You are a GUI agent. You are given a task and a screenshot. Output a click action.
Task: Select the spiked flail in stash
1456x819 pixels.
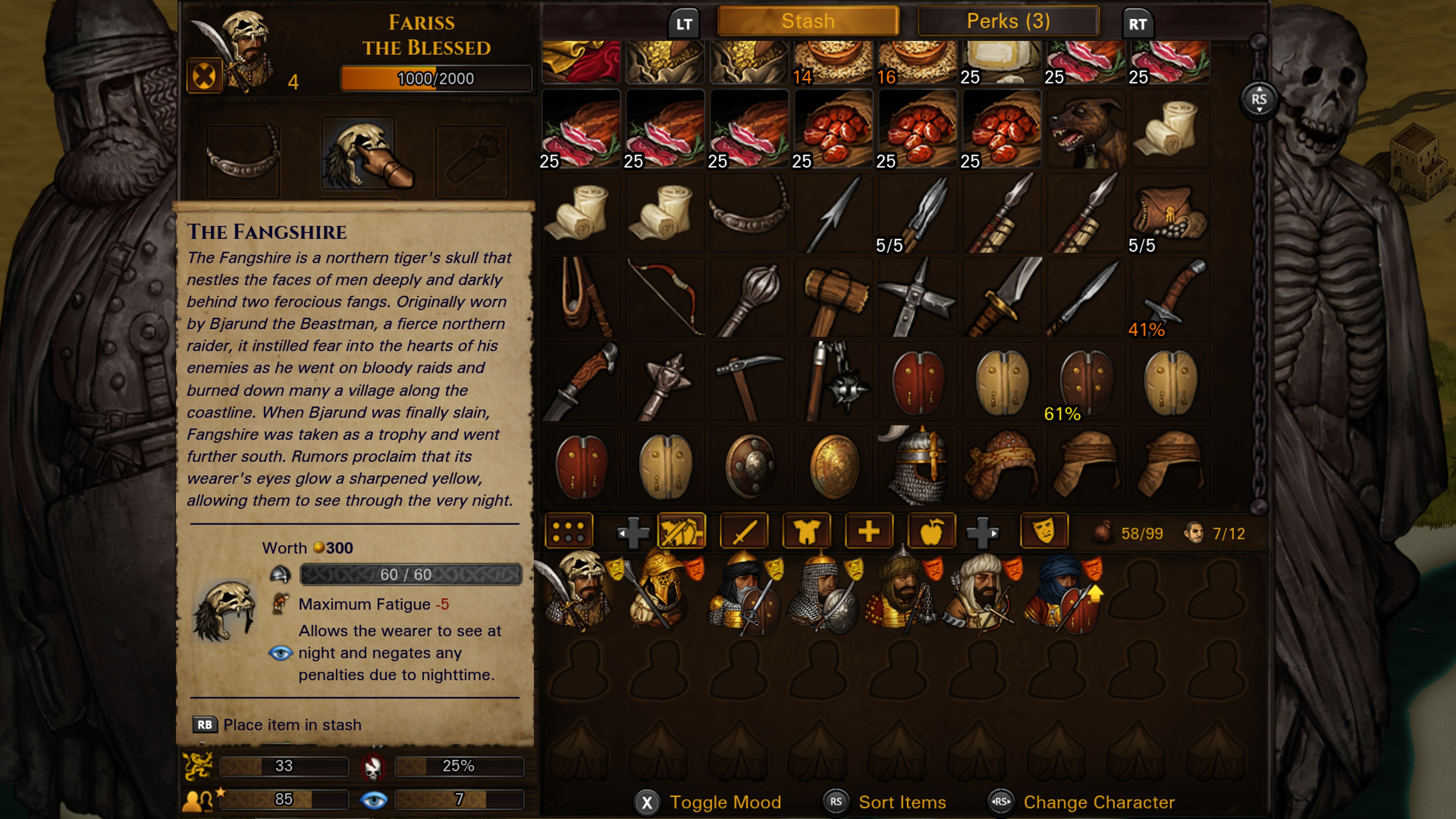point(833,381)
